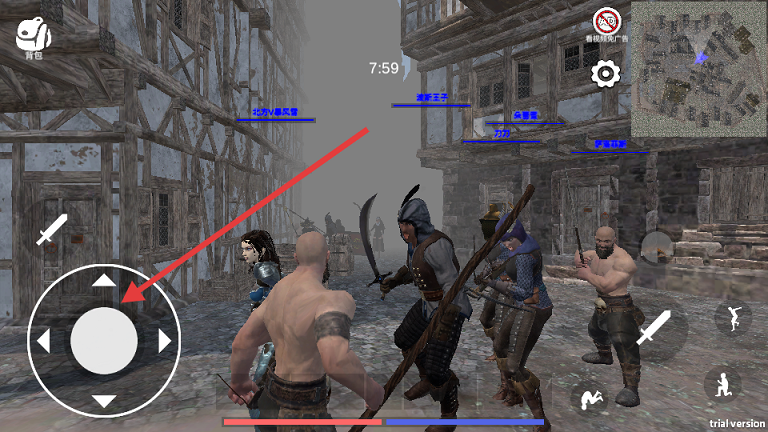
Task: Activate the jump kick action
Action: pyautogui.click(x=733, y=318)
